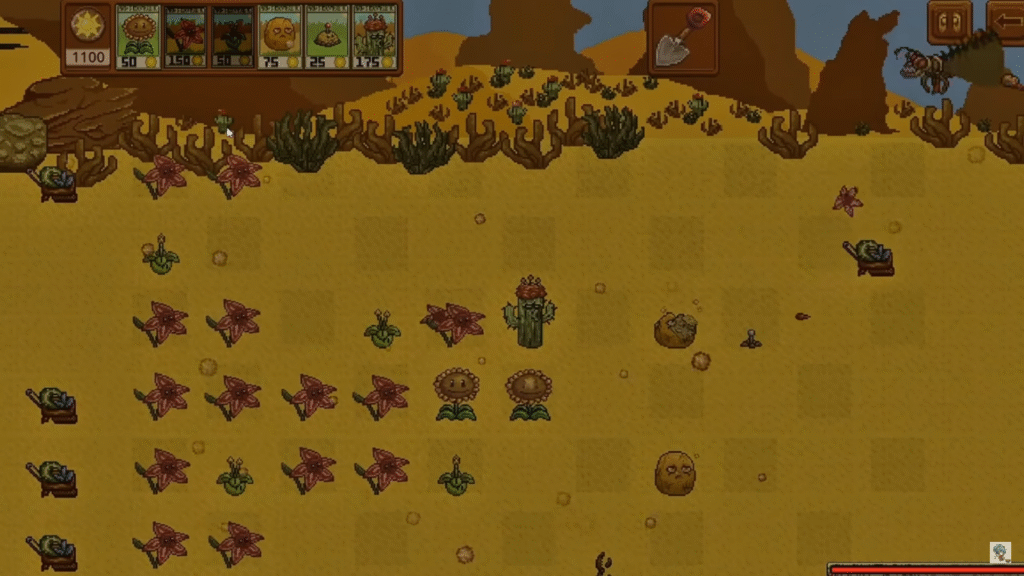Select the 175-cost Cactus seed packet
Viewport: 1024px width, 576px height.
click(x=375, y=37)
